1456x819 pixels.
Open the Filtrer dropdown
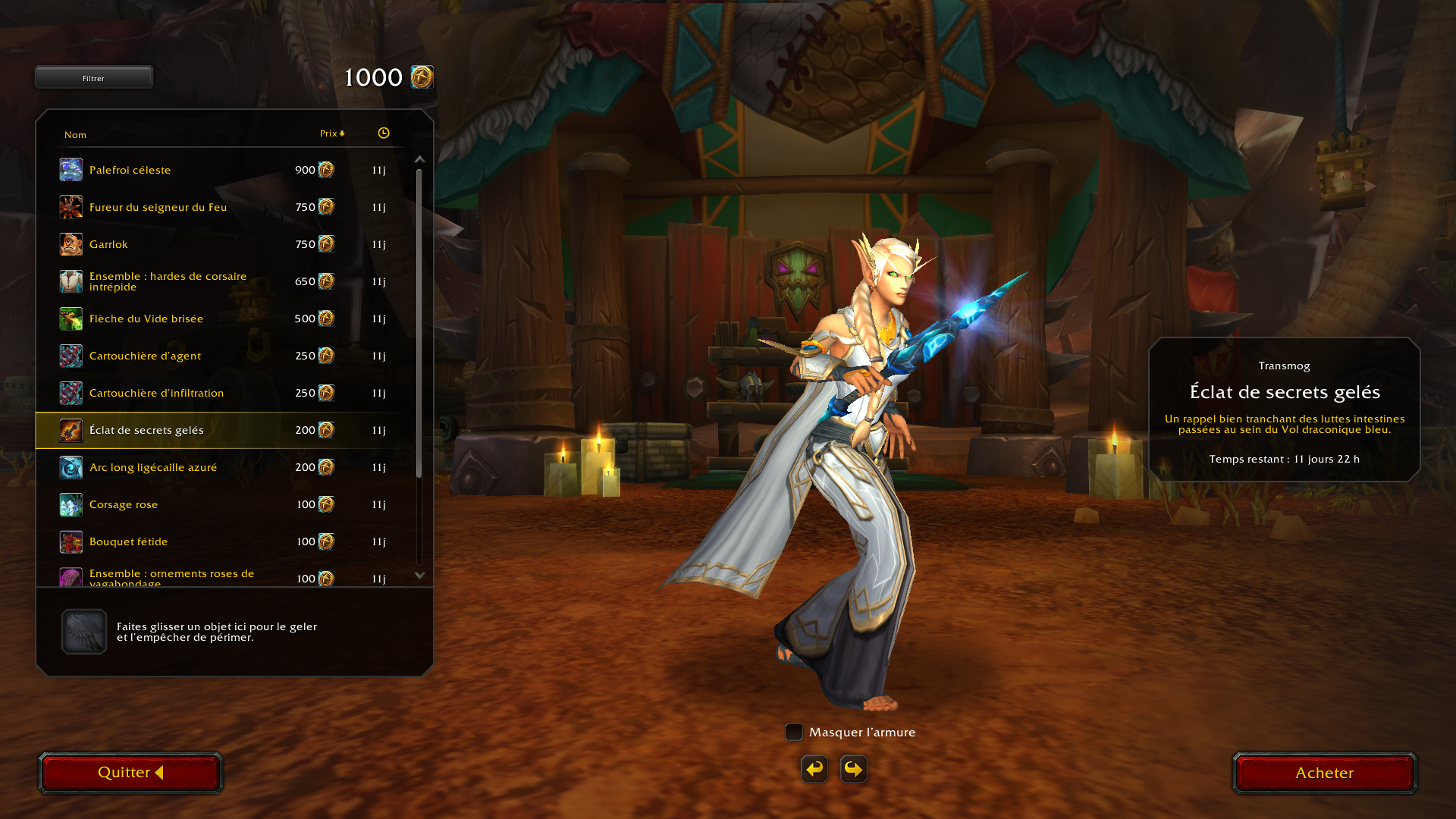94,77
